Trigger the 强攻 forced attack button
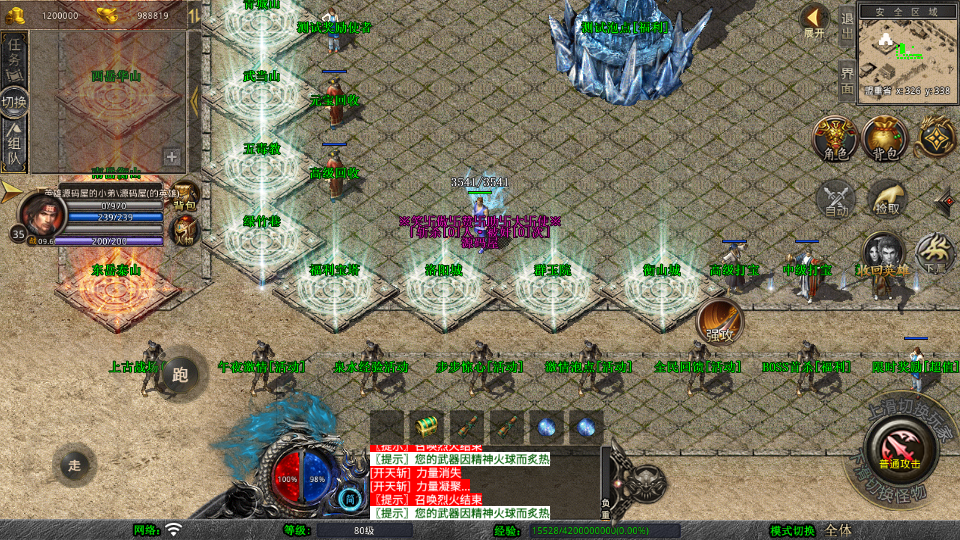This screenshot has height=540, width=960. click(x=720, y=322)
